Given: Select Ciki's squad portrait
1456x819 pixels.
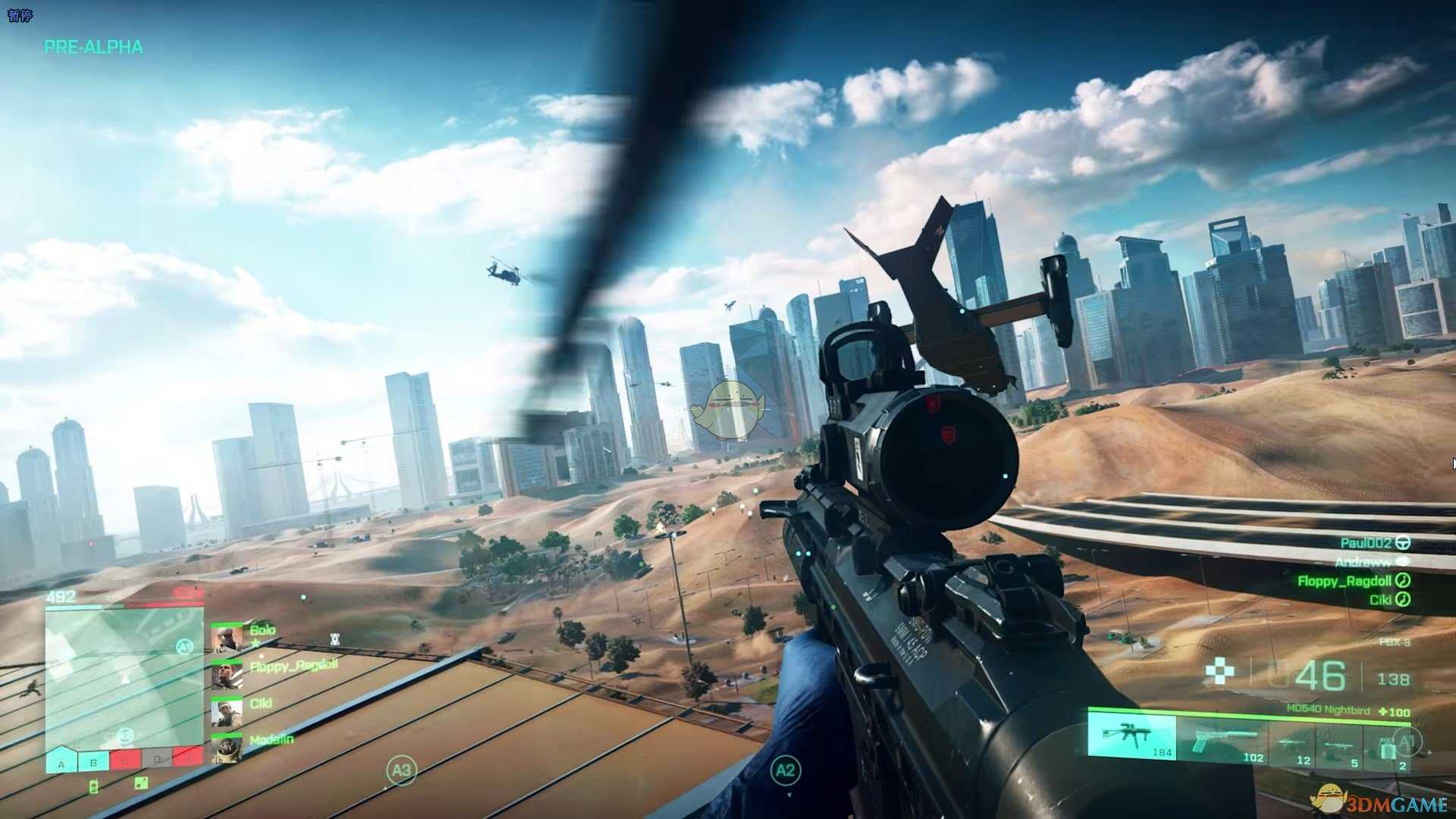Looking at the screenshot, I should tap(227, 712).
